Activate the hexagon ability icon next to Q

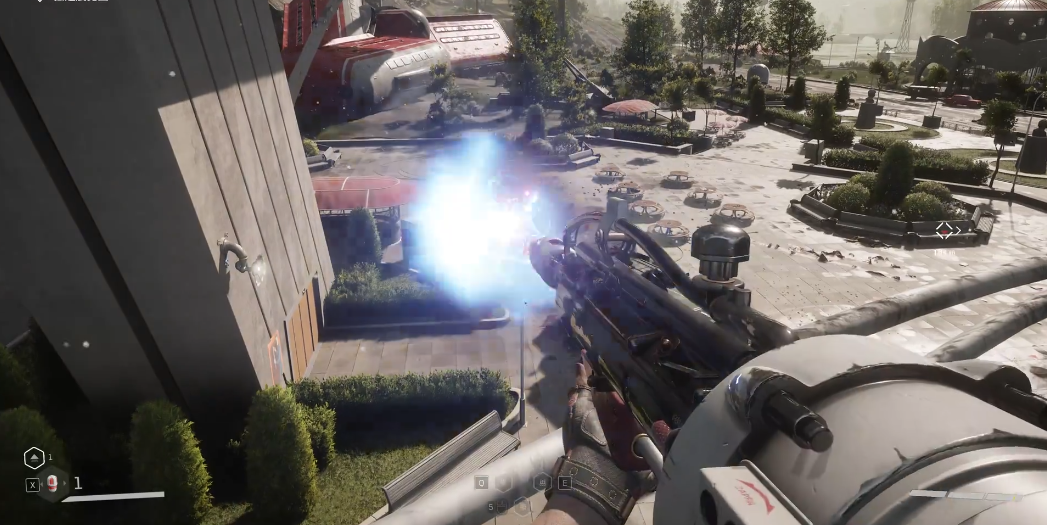(x=504, y=482)
